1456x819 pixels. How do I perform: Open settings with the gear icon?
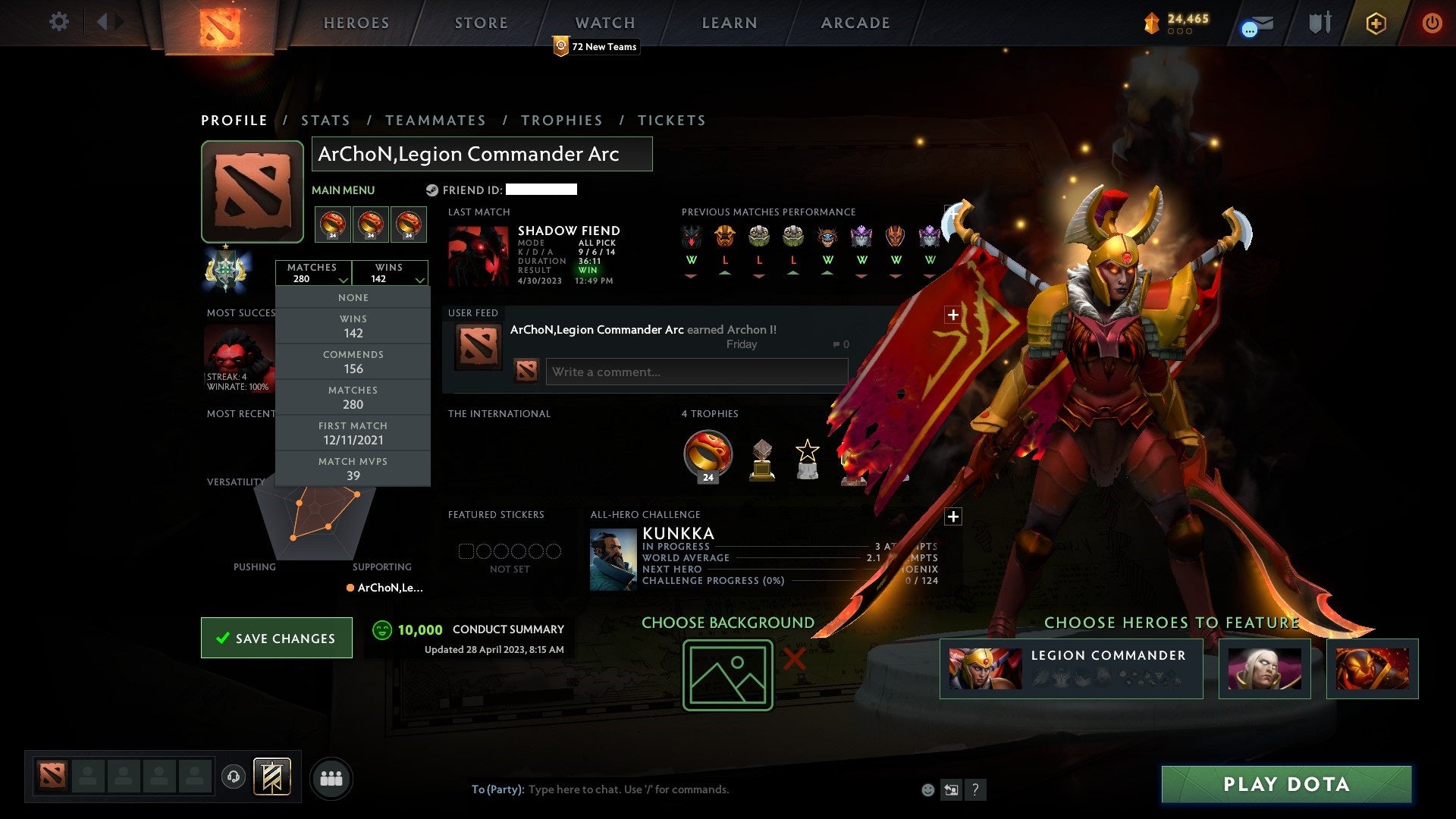click(59, 23)
